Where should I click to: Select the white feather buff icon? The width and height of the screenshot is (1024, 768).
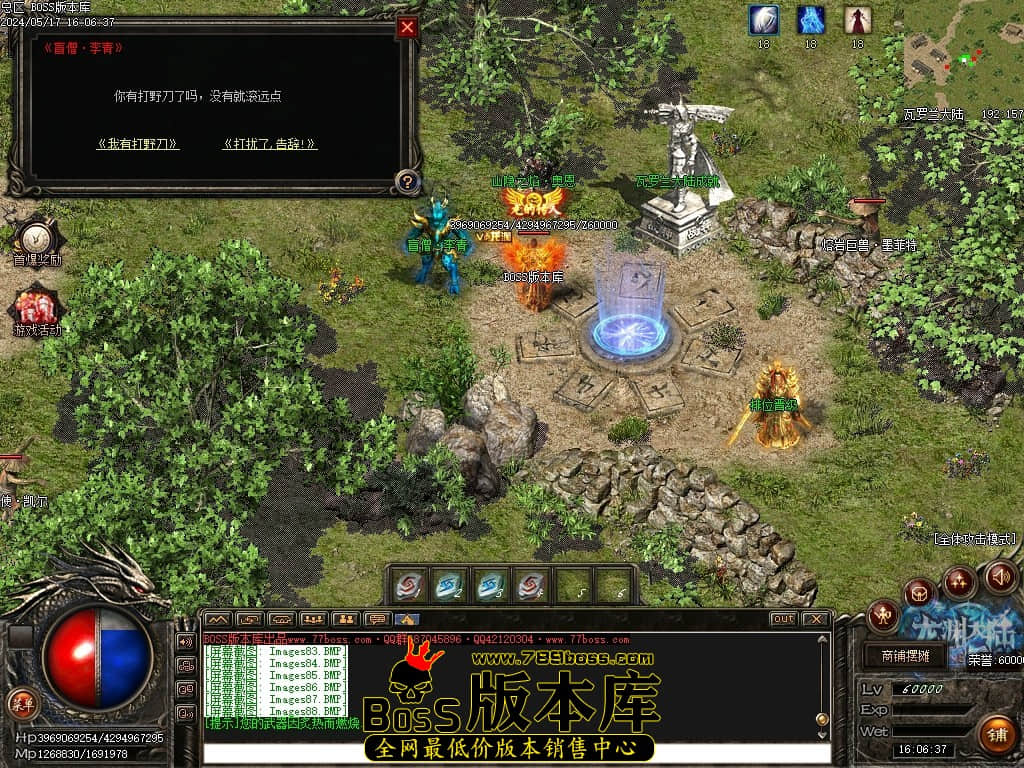[x=764, y=20]
